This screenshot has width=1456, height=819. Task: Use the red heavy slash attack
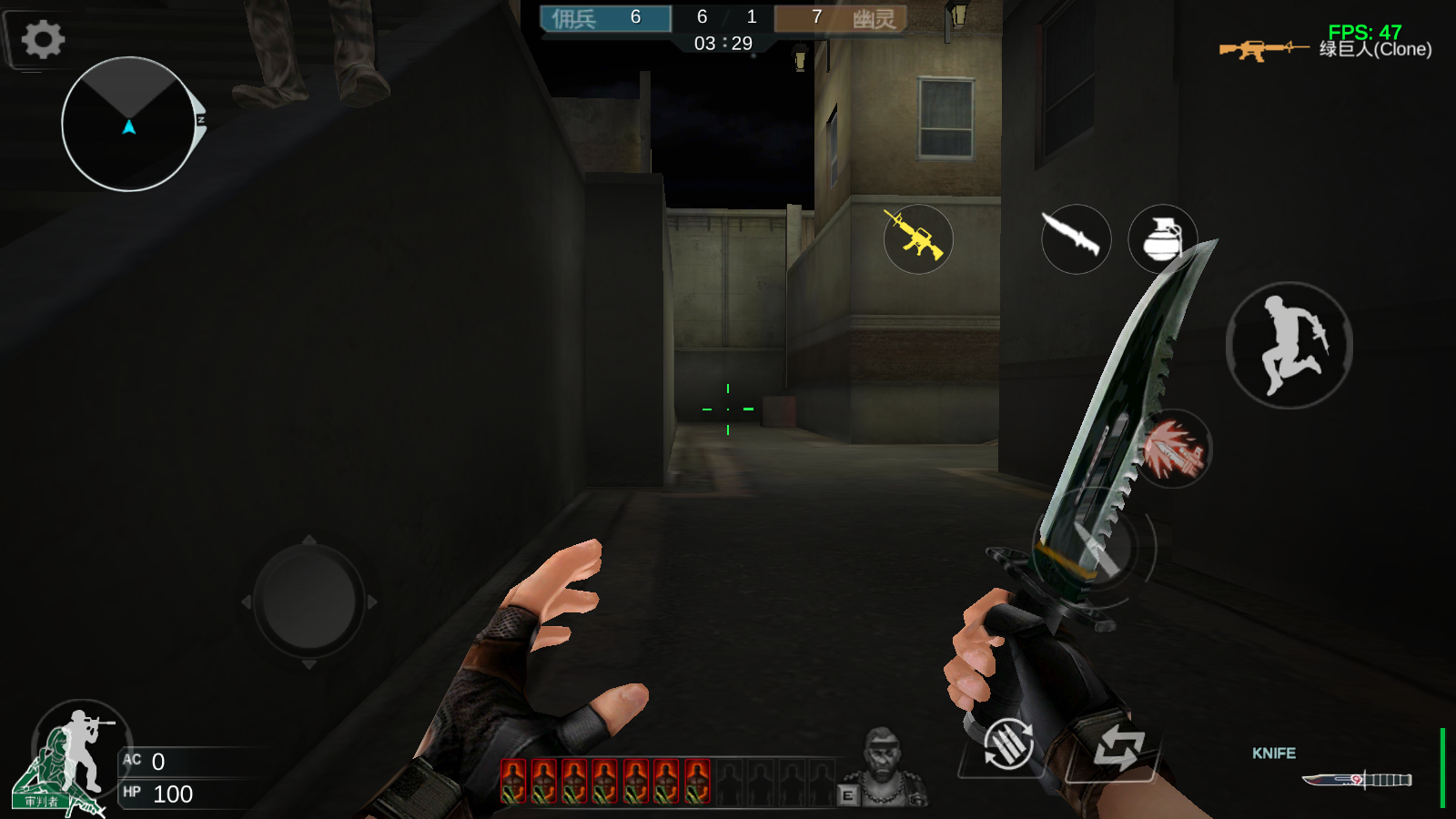pyautogui.click(x=1173, y=449)
